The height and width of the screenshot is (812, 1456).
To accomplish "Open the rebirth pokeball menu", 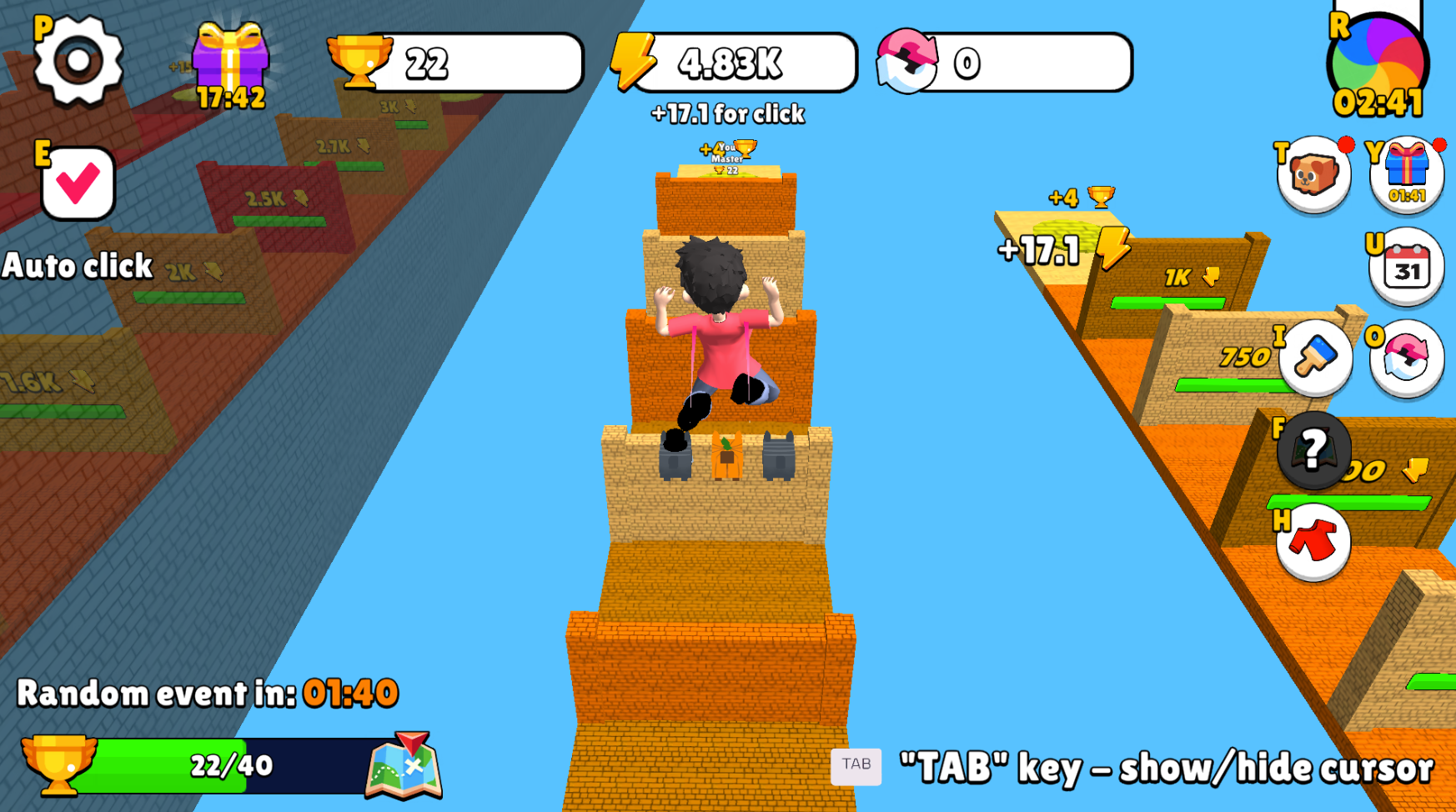I will (x=1405, y=357).
